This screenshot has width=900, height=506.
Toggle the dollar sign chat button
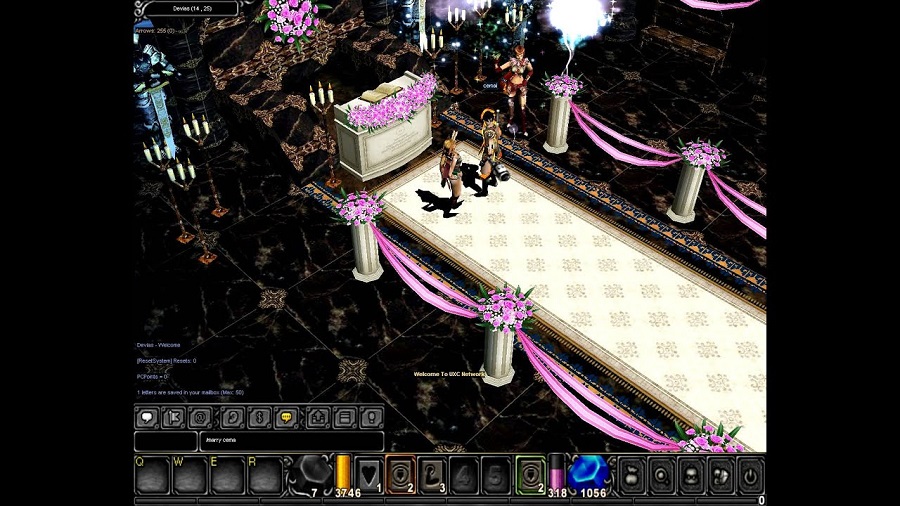coord(259,417)
